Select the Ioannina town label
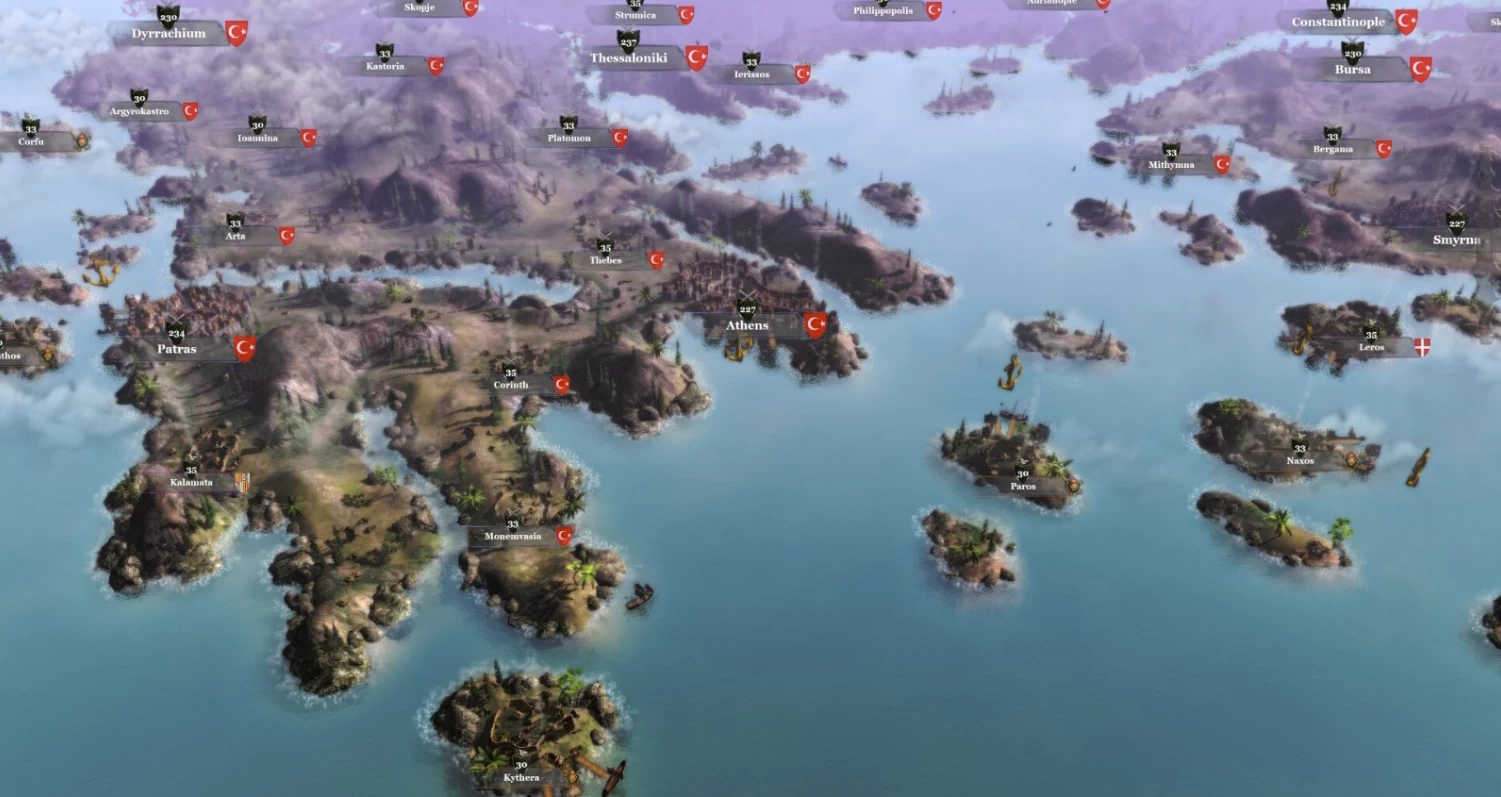The height and width of the screenshot is (797, 1501). (x=258, y=138)
